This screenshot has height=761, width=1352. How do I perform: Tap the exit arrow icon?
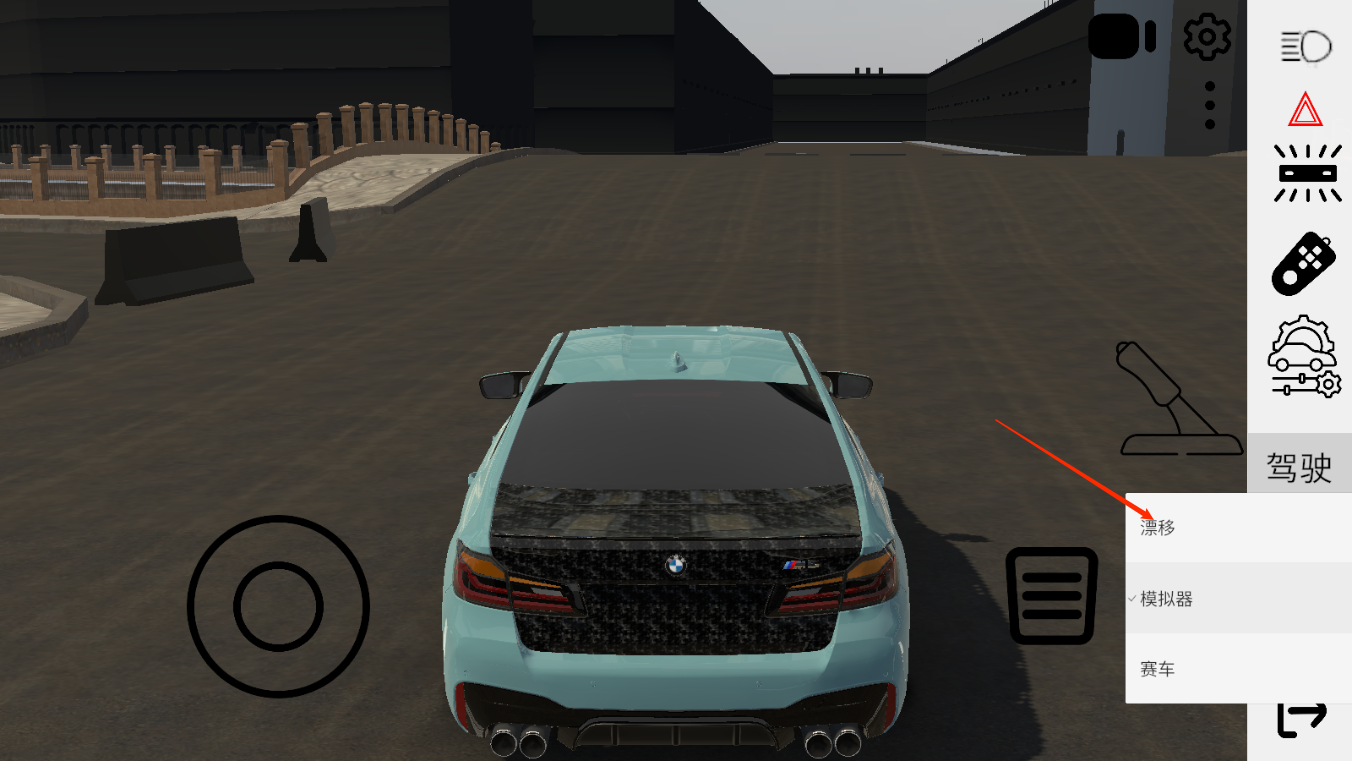click(x=1301, y=720)
